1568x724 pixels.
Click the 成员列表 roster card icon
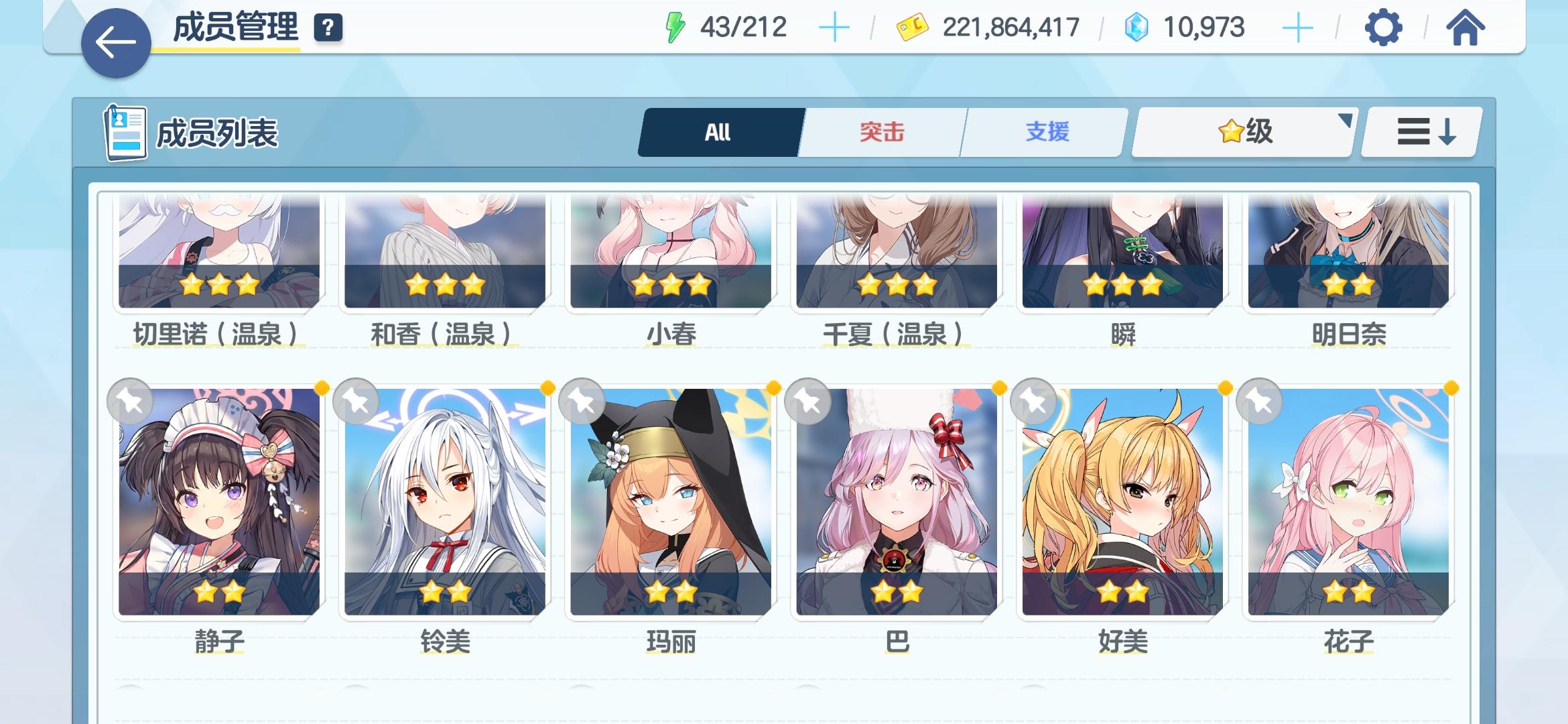tap(126, 132)
